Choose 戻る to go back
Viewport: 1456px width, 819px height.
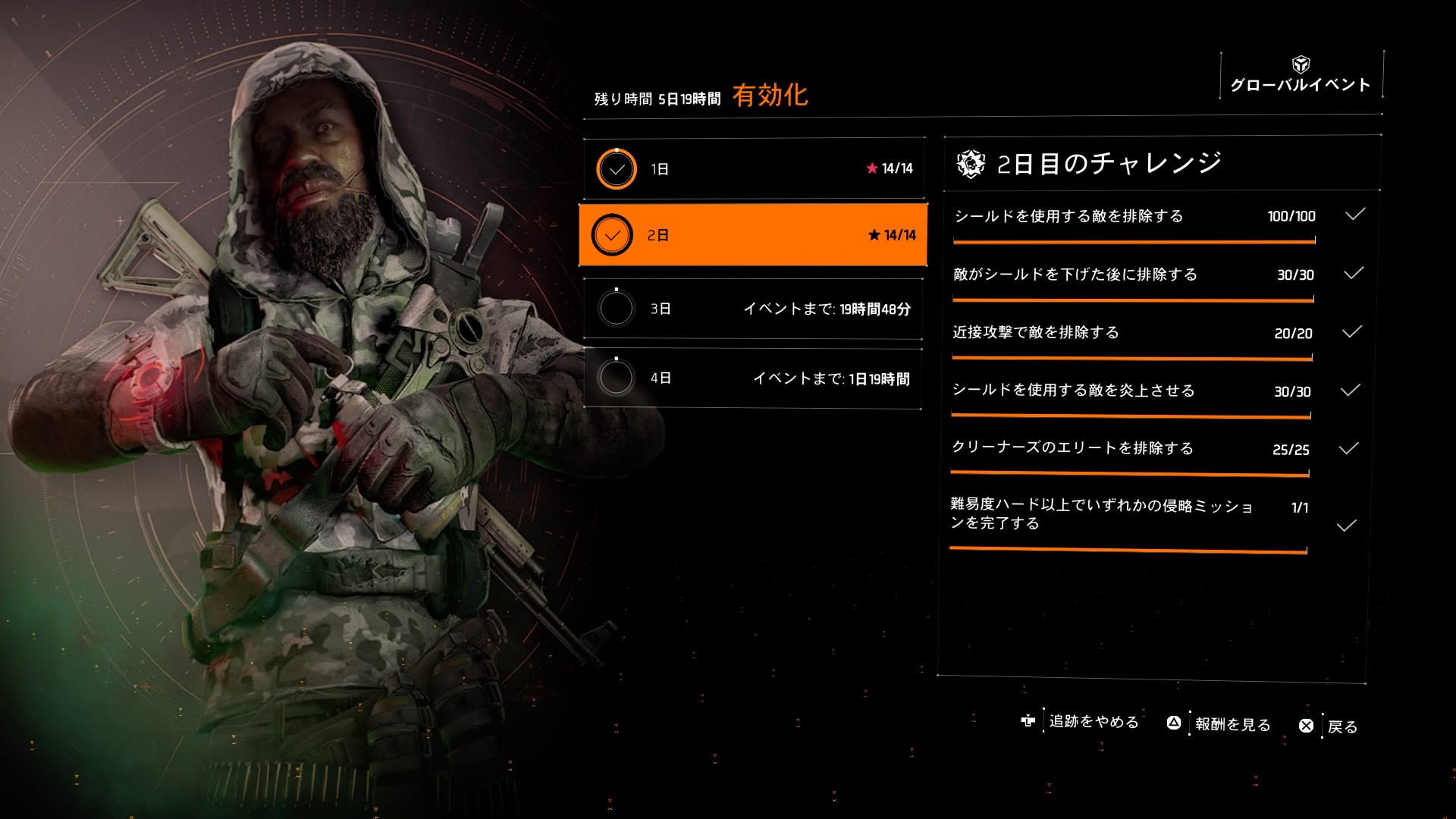(1346, 726)
